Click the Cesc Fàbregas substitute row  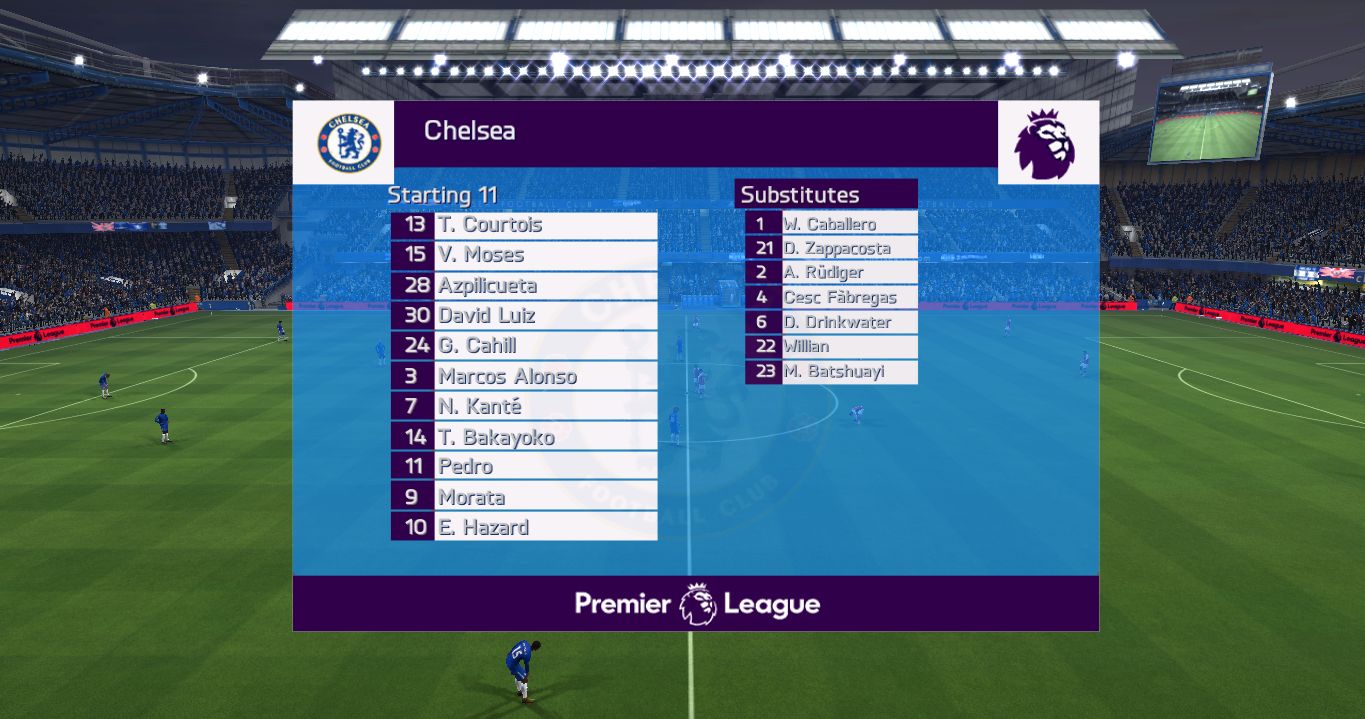coord(831,297)
